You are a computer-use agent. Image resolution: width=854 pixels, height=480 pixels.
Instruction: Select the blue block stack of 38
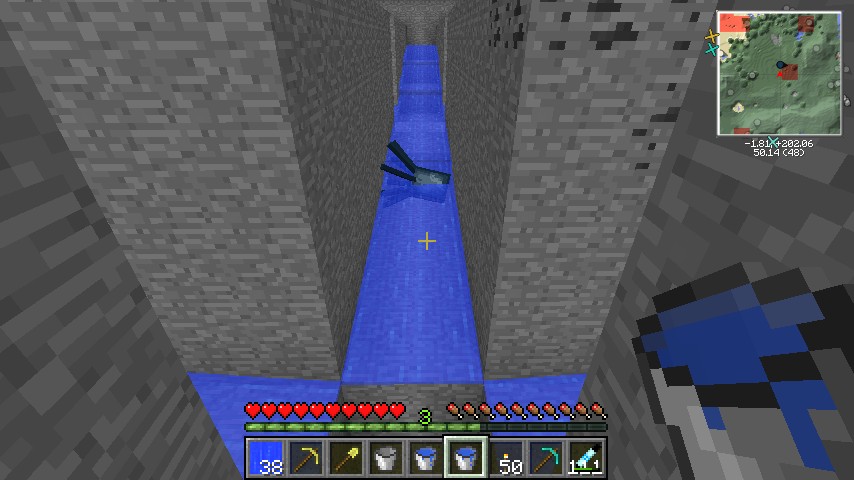(x=264, y=458)
